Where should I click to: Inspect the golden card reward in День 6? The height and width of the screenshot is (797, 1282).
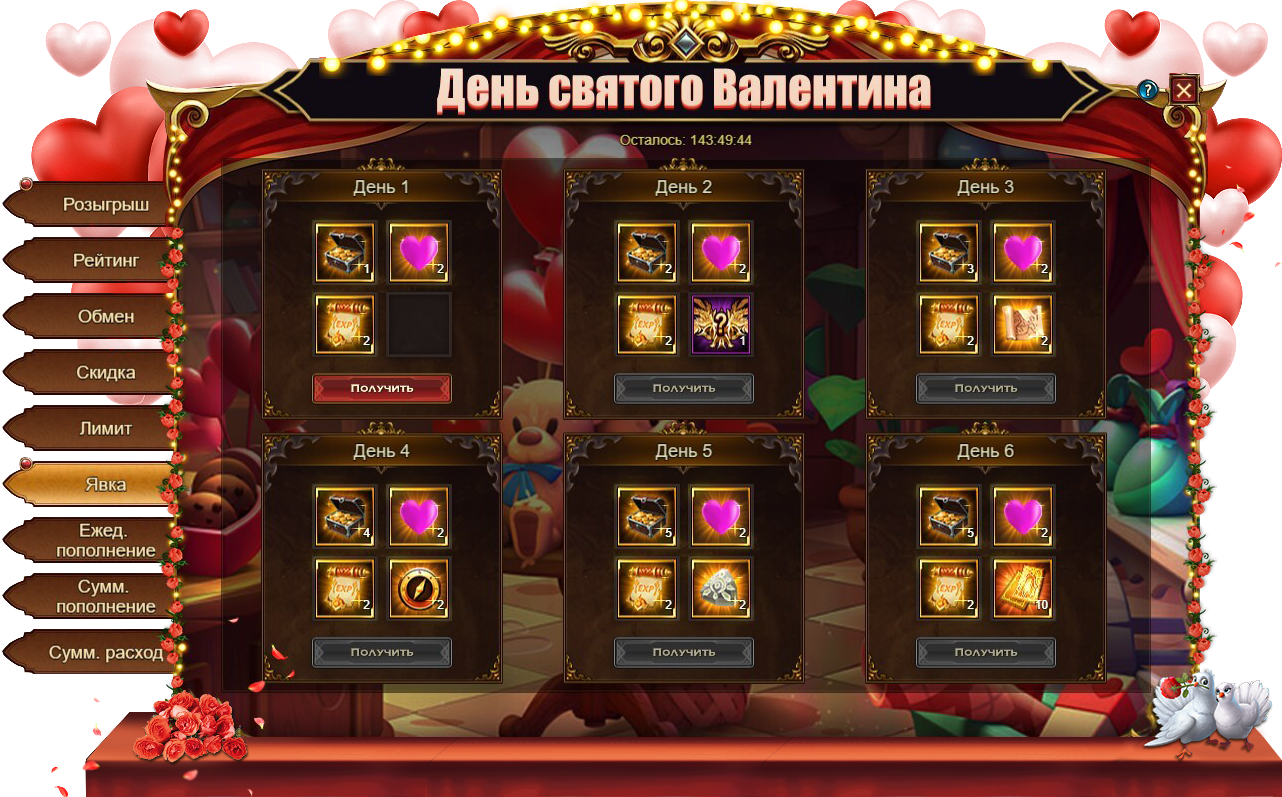1023,588
